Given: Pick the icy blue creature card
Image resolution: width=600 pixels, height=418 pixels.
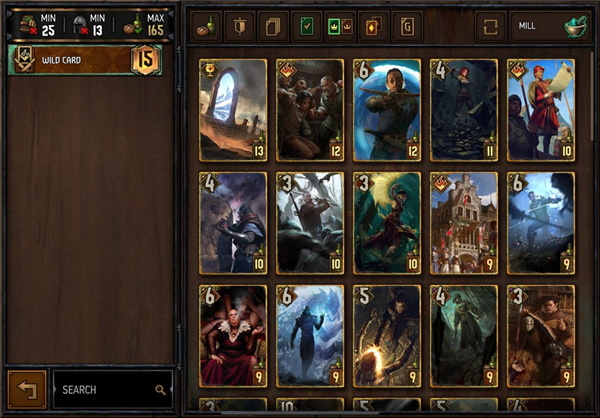Looking at the screenshot, I should pos(310,336).
